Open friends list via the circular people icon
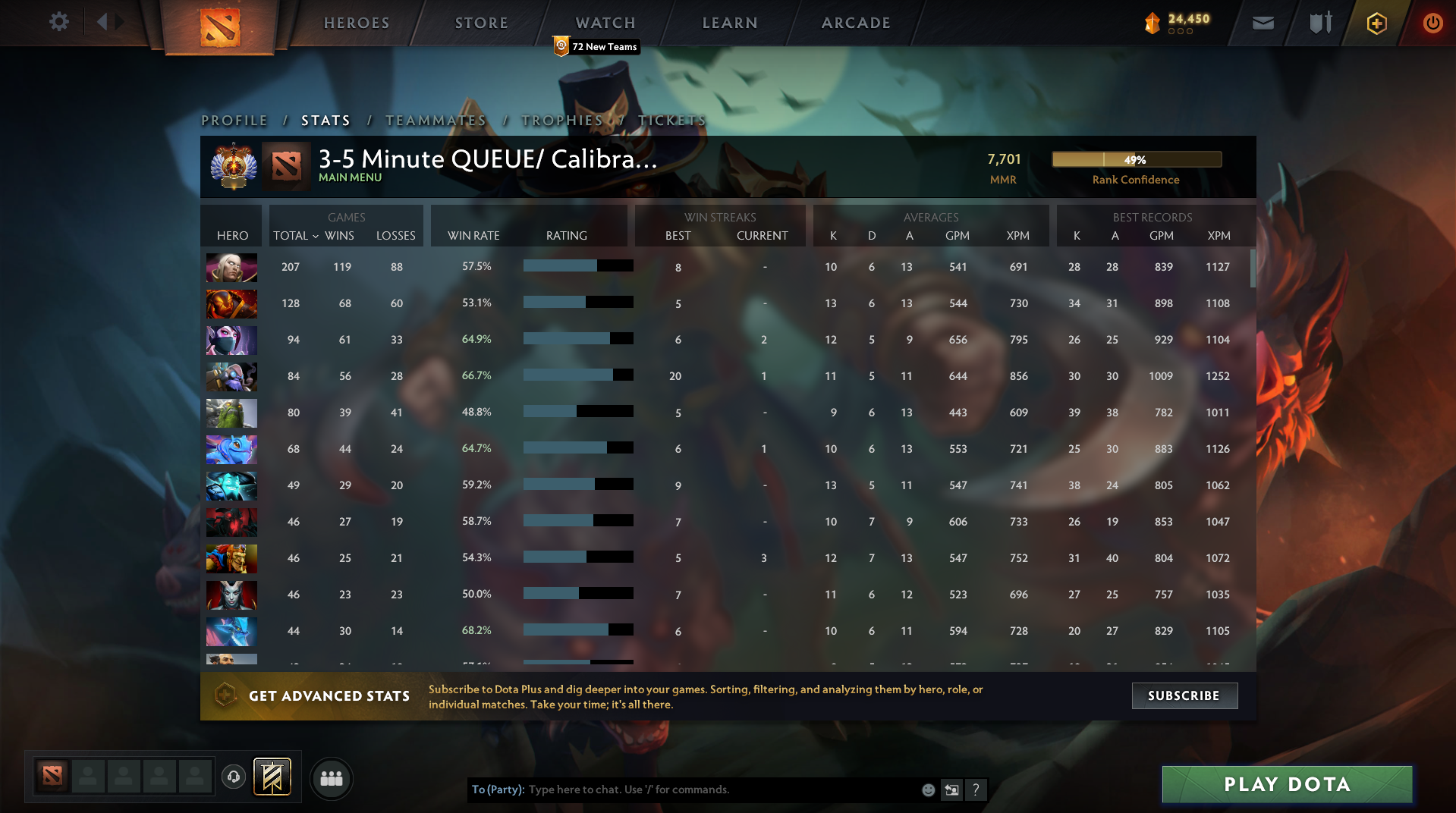 331,778
